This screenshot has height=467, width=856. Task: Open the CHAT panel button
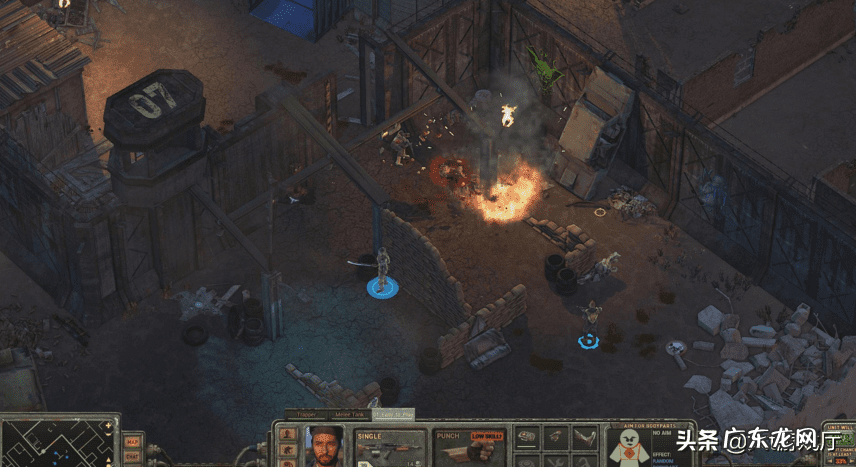coord(132,457)
